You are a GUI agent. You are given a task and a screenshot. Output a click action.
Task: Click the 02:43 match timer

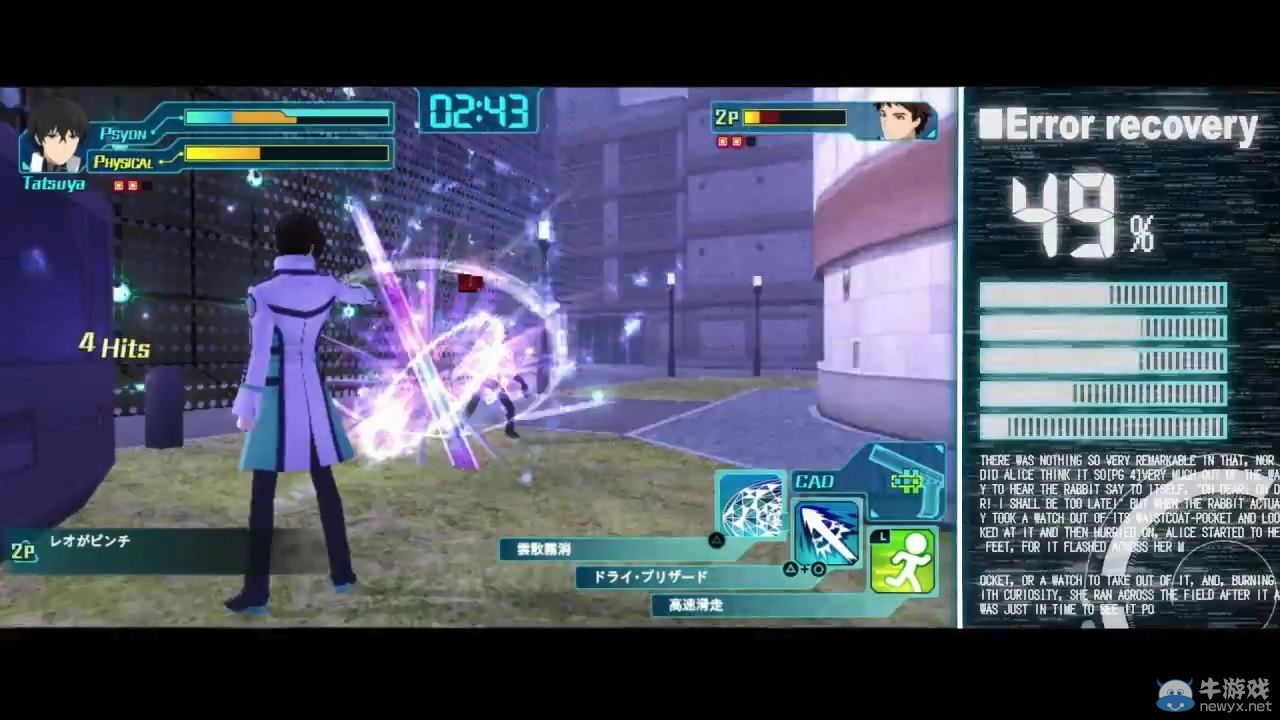tap(480, 114)
